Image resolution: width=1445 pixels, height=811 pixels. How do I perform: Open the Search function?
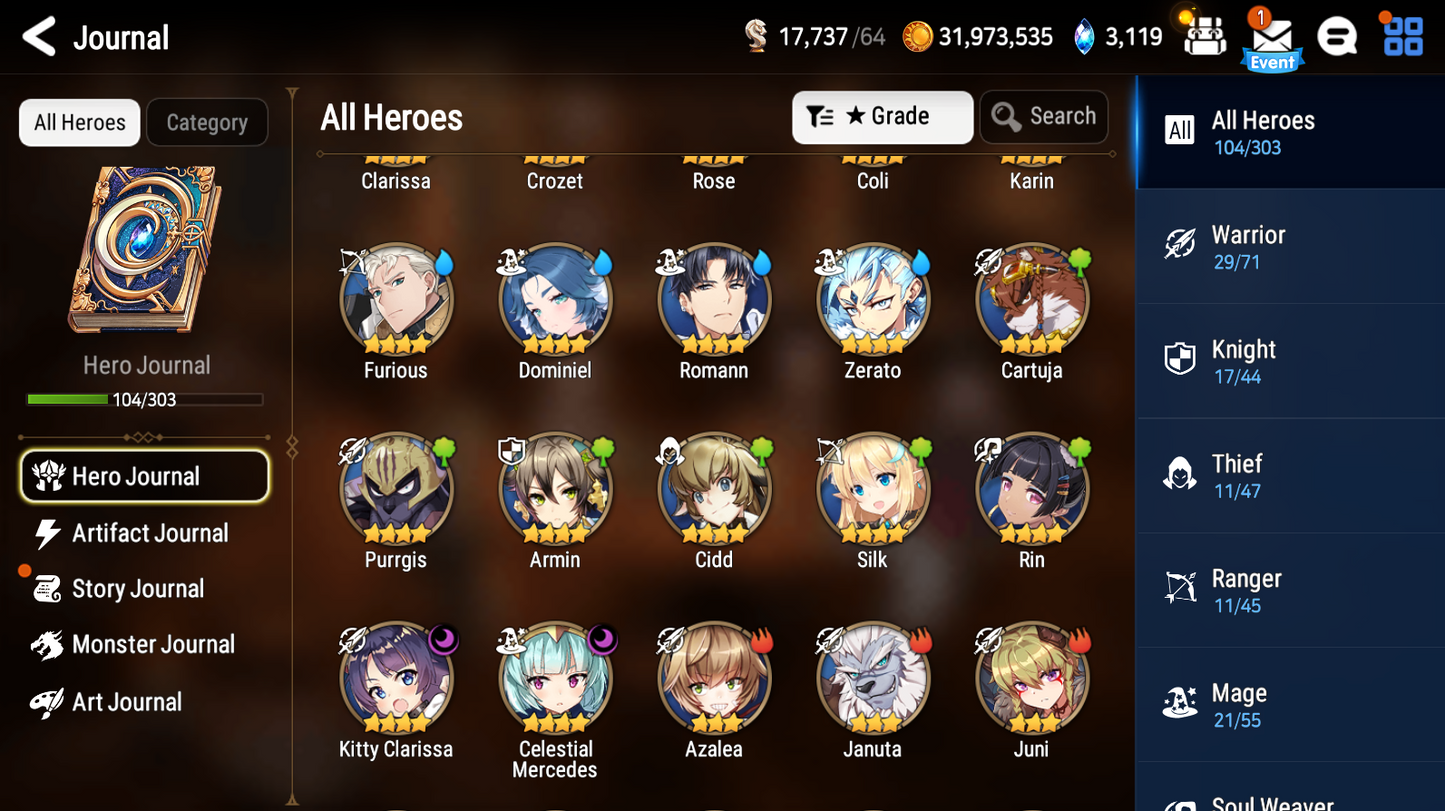click(1044, 116)
